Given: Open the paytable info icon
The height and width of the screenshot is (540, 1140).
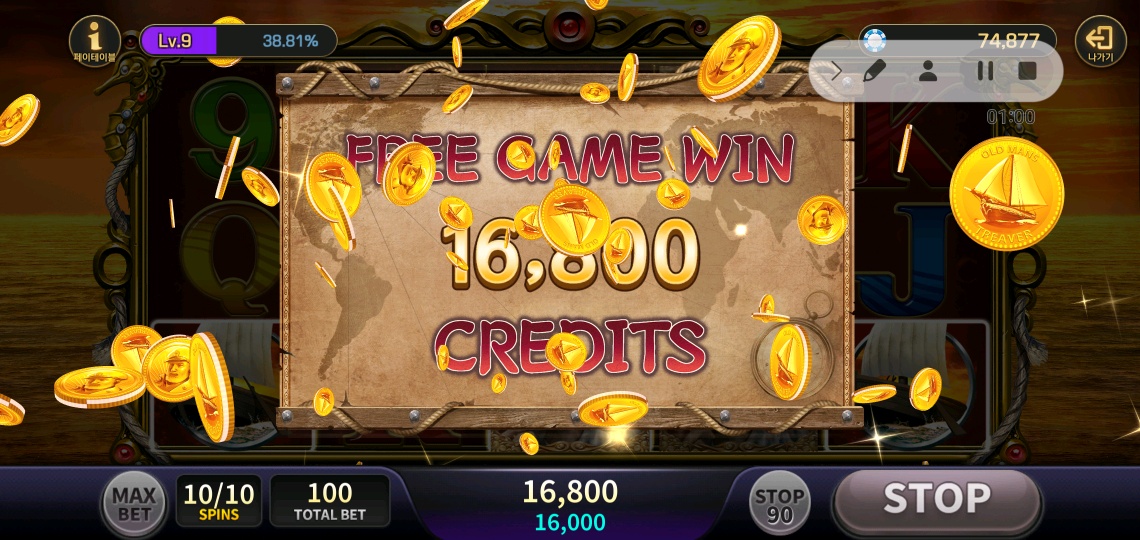Looking at the screenshot, I should coord(96,41).
